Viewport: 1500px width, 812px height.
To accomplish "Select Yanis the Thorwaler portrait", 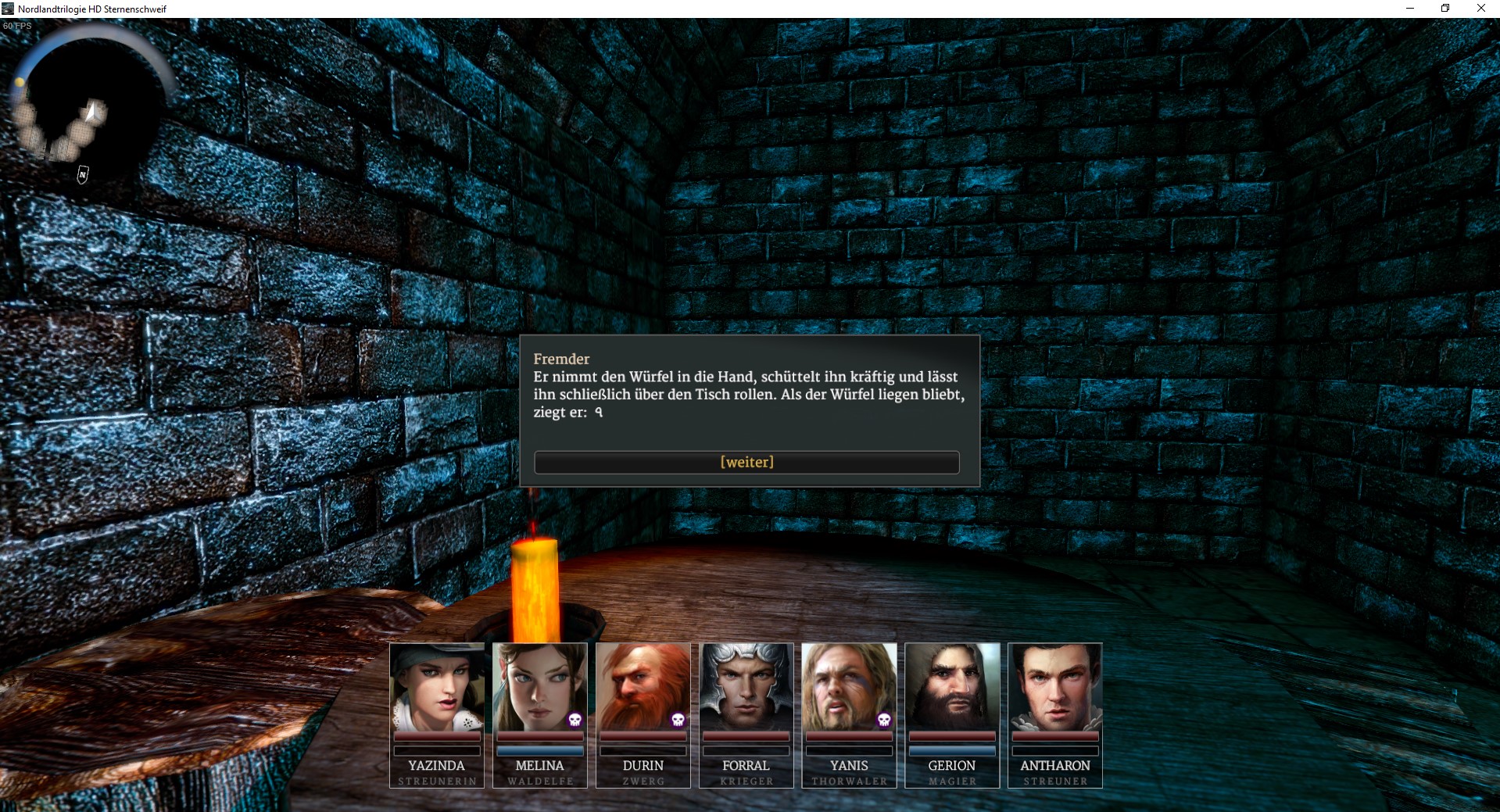I will [849, 687].
